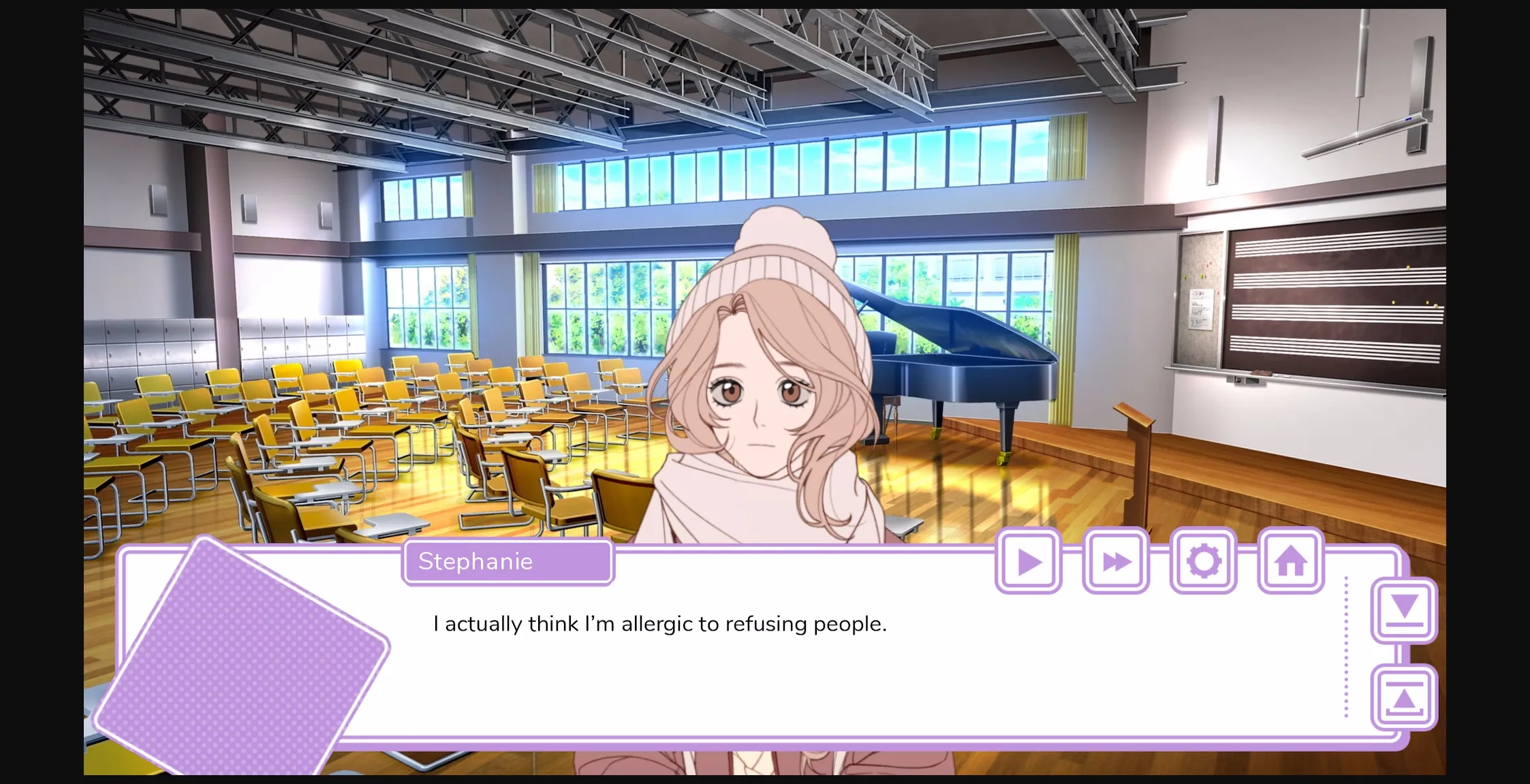Activate the fast-forward skip button

(x=1116, y=561)
